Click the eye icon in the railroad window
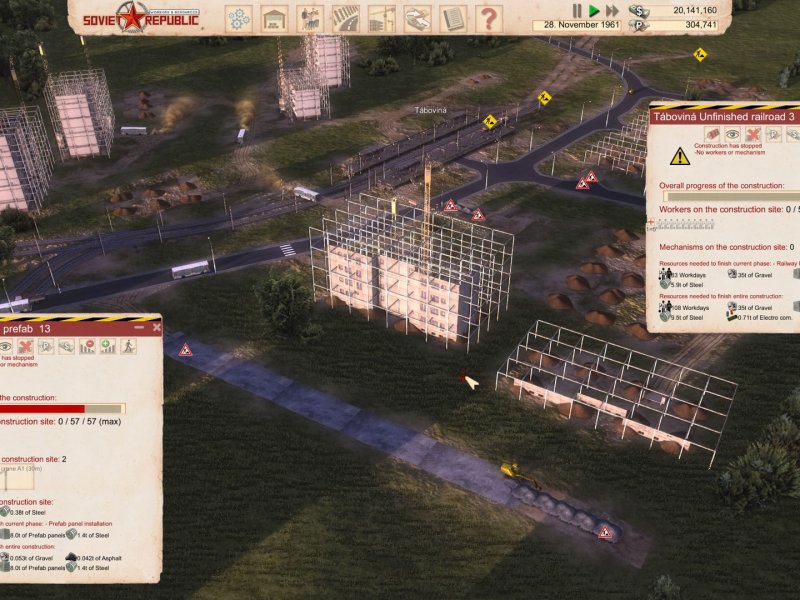Screen dimensions: 800x600 coord(732,134)
